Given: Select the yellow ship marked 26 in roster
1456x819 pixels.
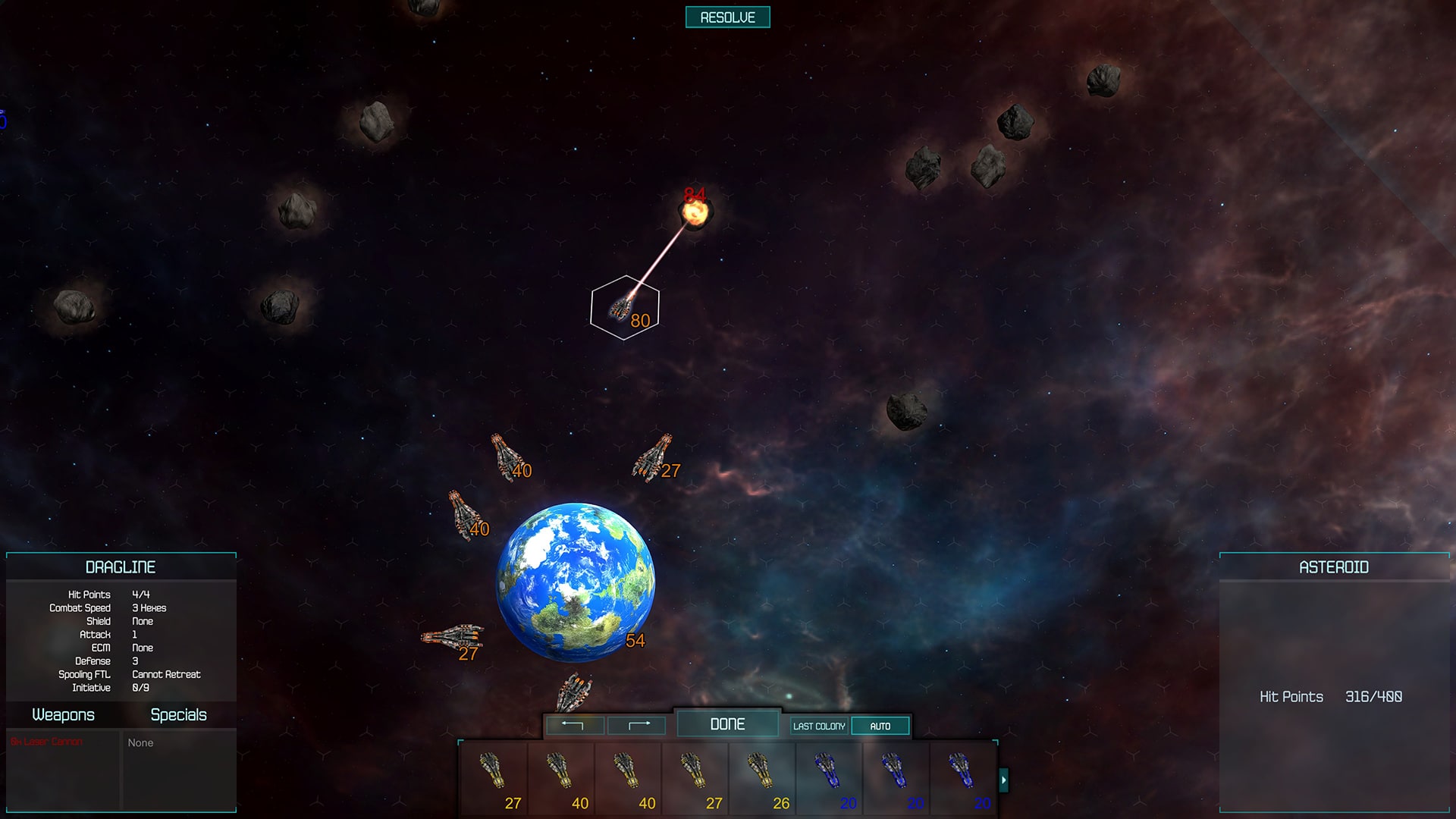Looking at the screenshot, I should [x=761, y=777].
